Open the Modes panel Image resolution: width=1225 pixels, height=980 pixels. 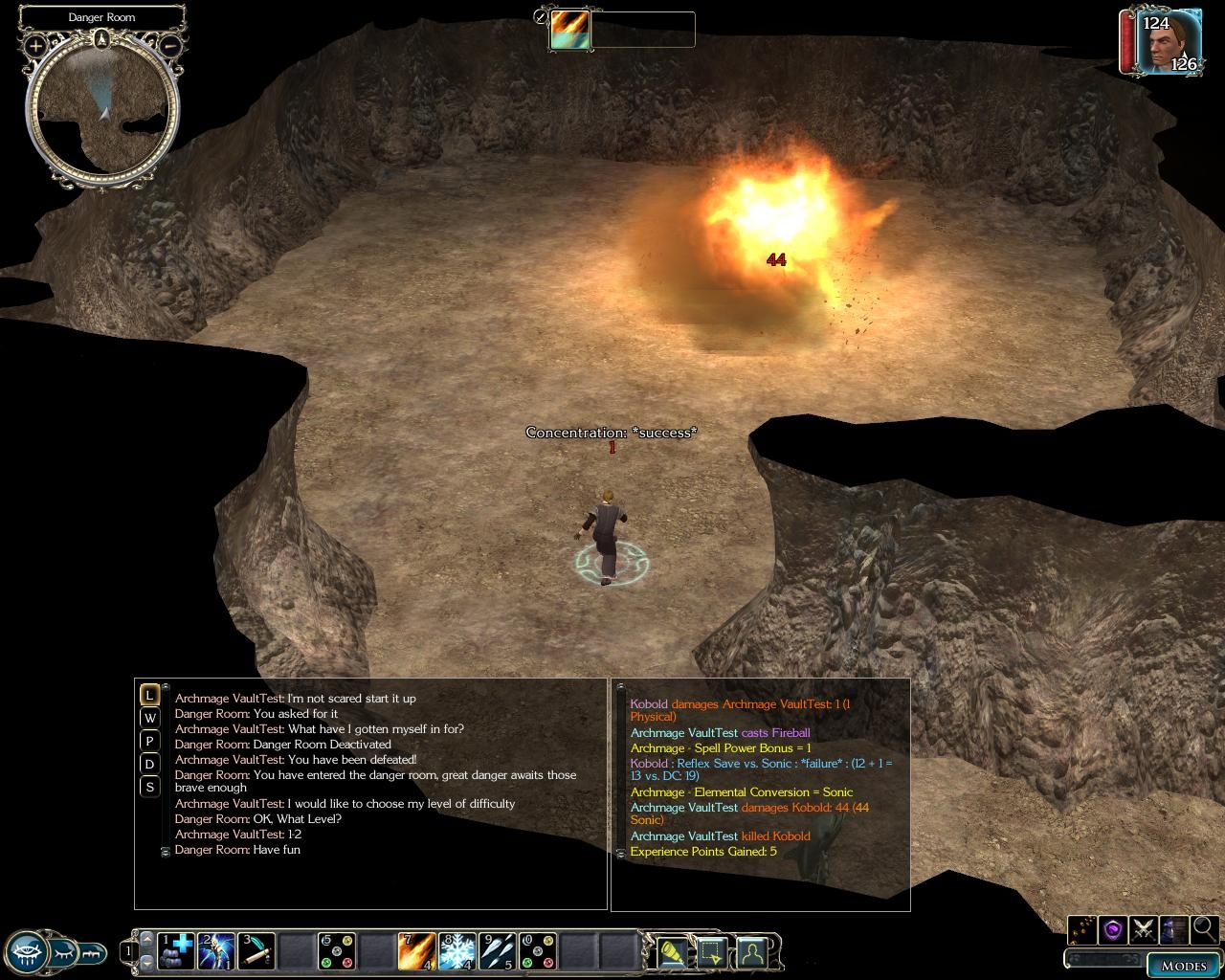(x=1183, y=965)
